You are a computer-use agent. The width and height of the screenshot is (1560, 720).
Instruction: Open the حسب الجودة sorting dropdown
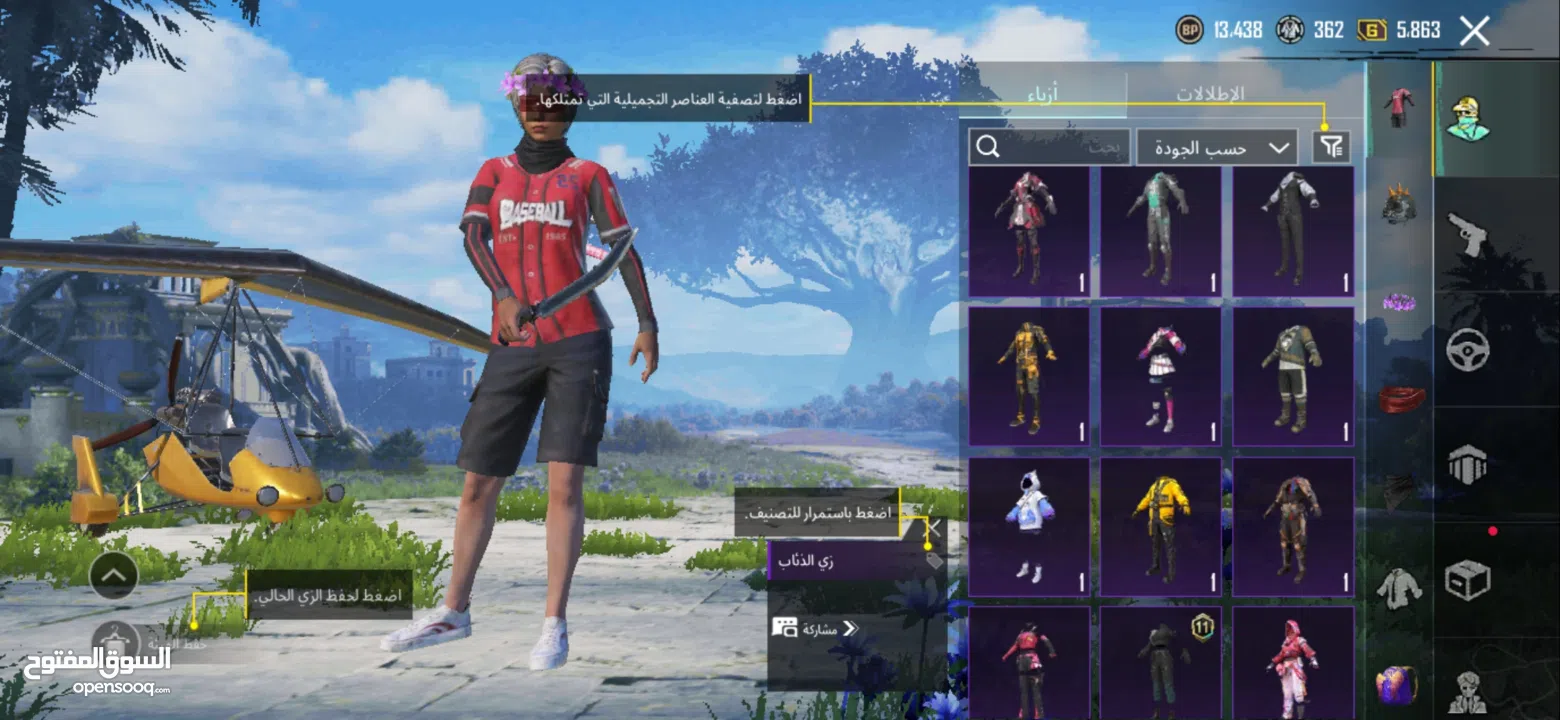1215,146
